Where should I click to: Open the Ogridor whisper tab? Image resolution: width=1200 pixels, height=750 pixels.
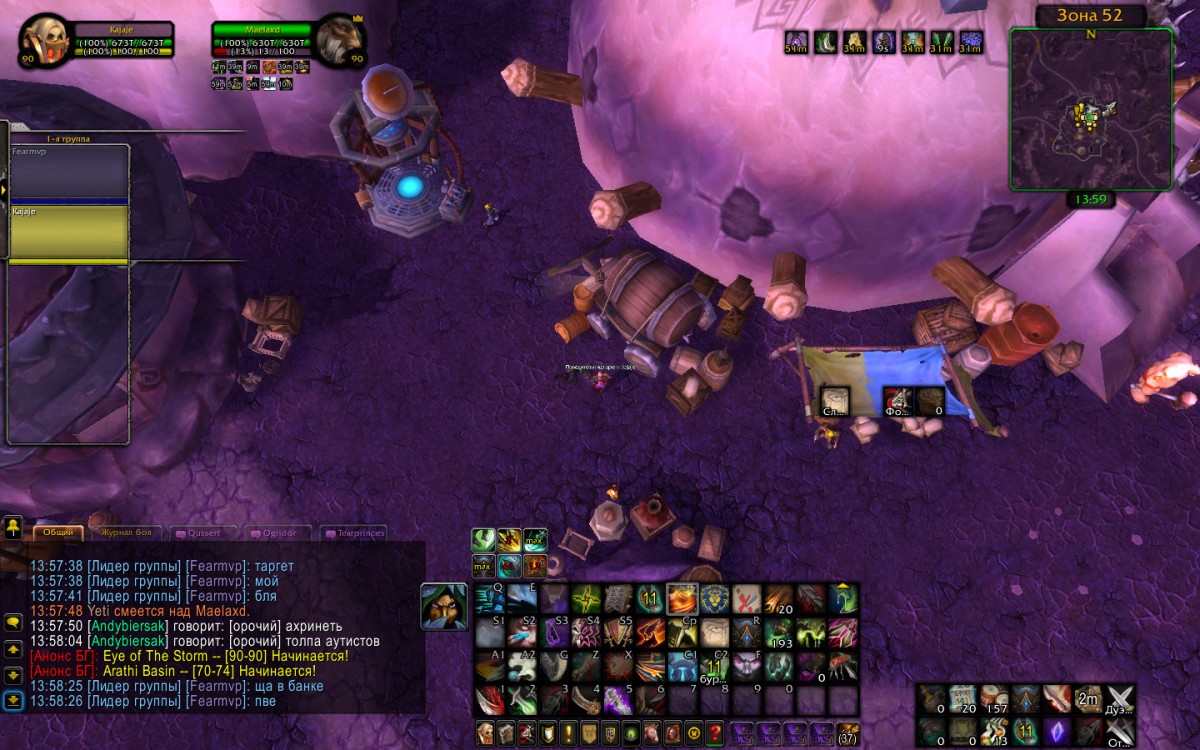(x=272, y=533)
